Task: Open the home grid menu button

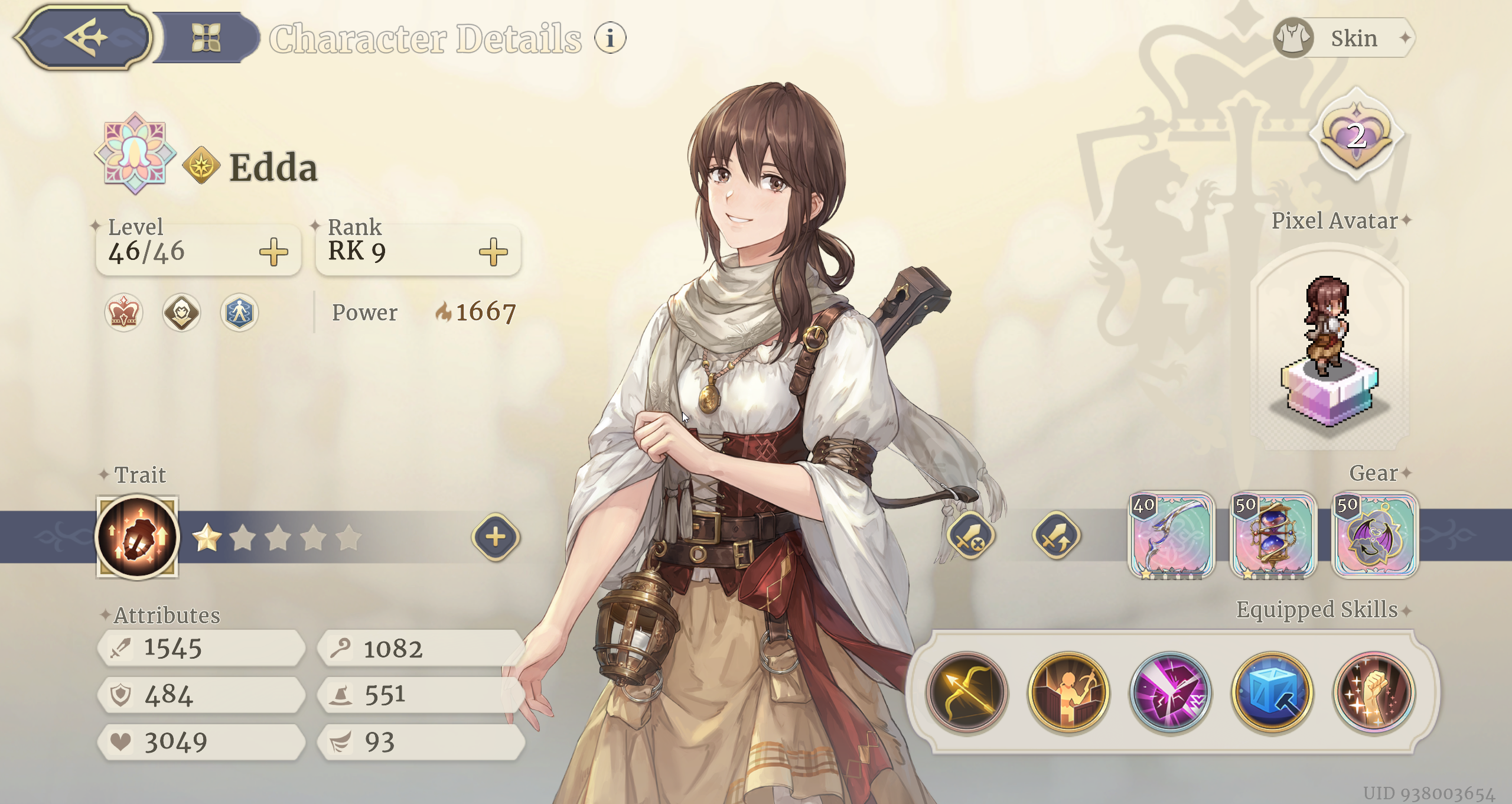Action: 206,38
